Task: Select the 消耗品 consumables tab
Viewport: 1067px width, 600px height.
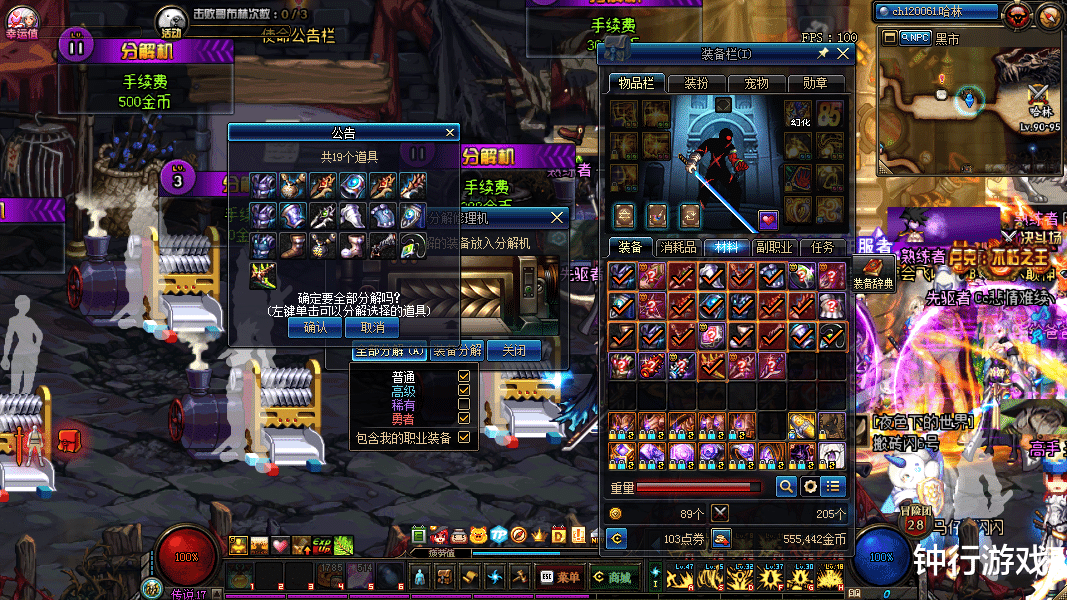Action: (679, 247)
